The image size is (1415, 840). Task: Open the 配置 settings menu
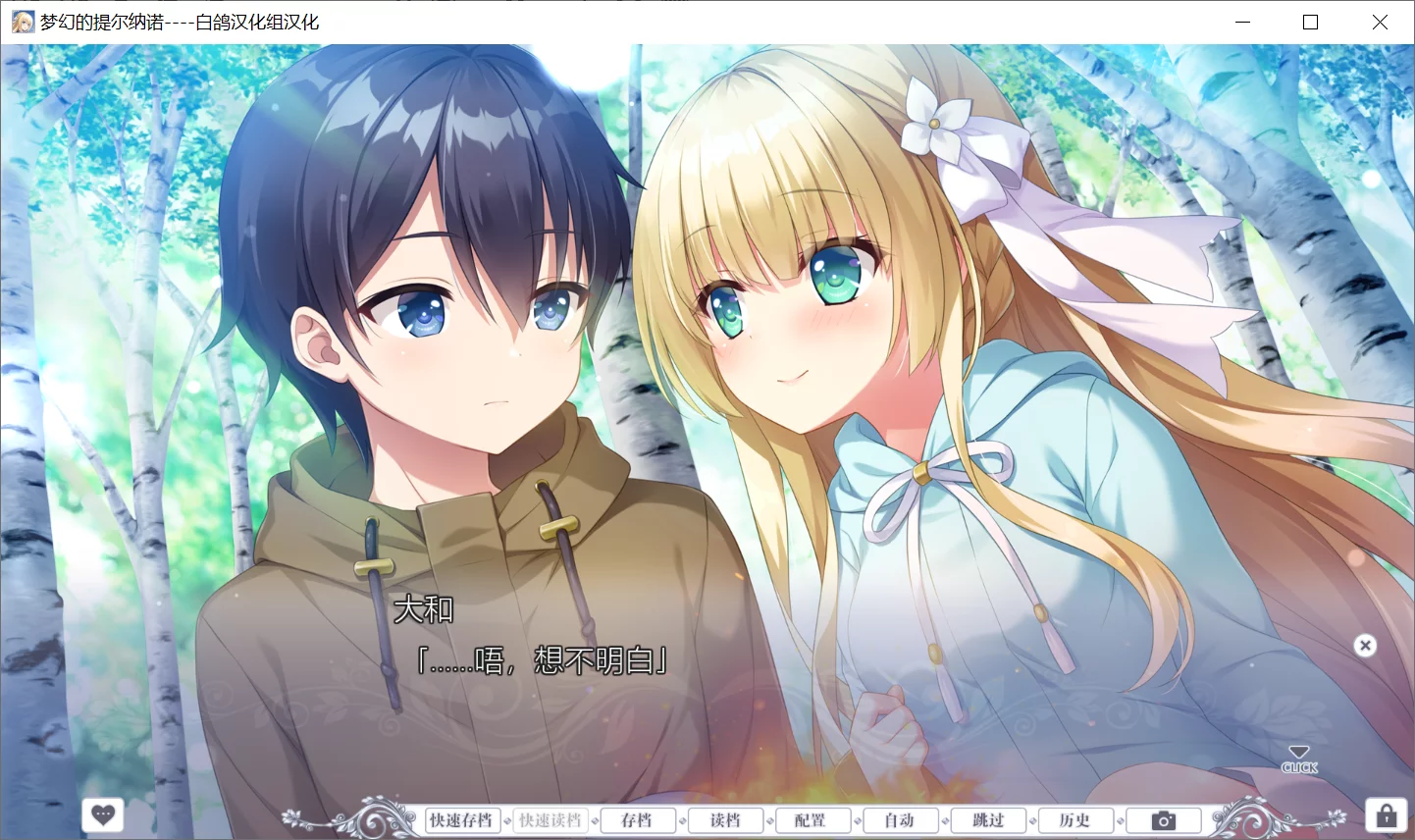coord(812,819)
